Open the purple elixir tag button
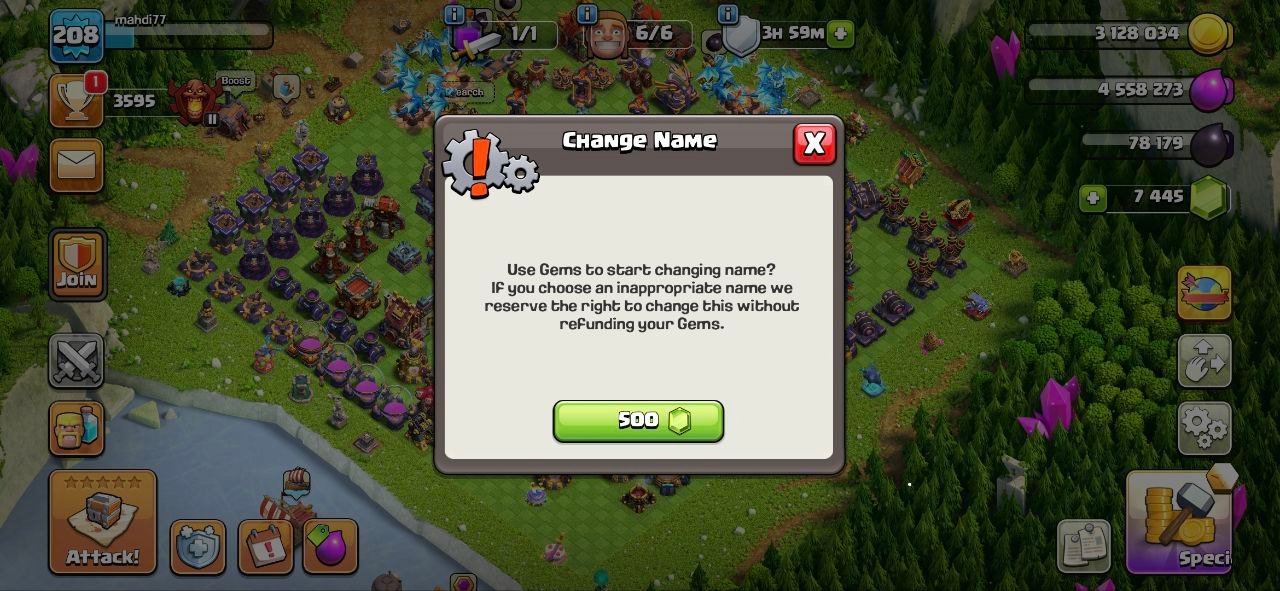 [330, 546]
